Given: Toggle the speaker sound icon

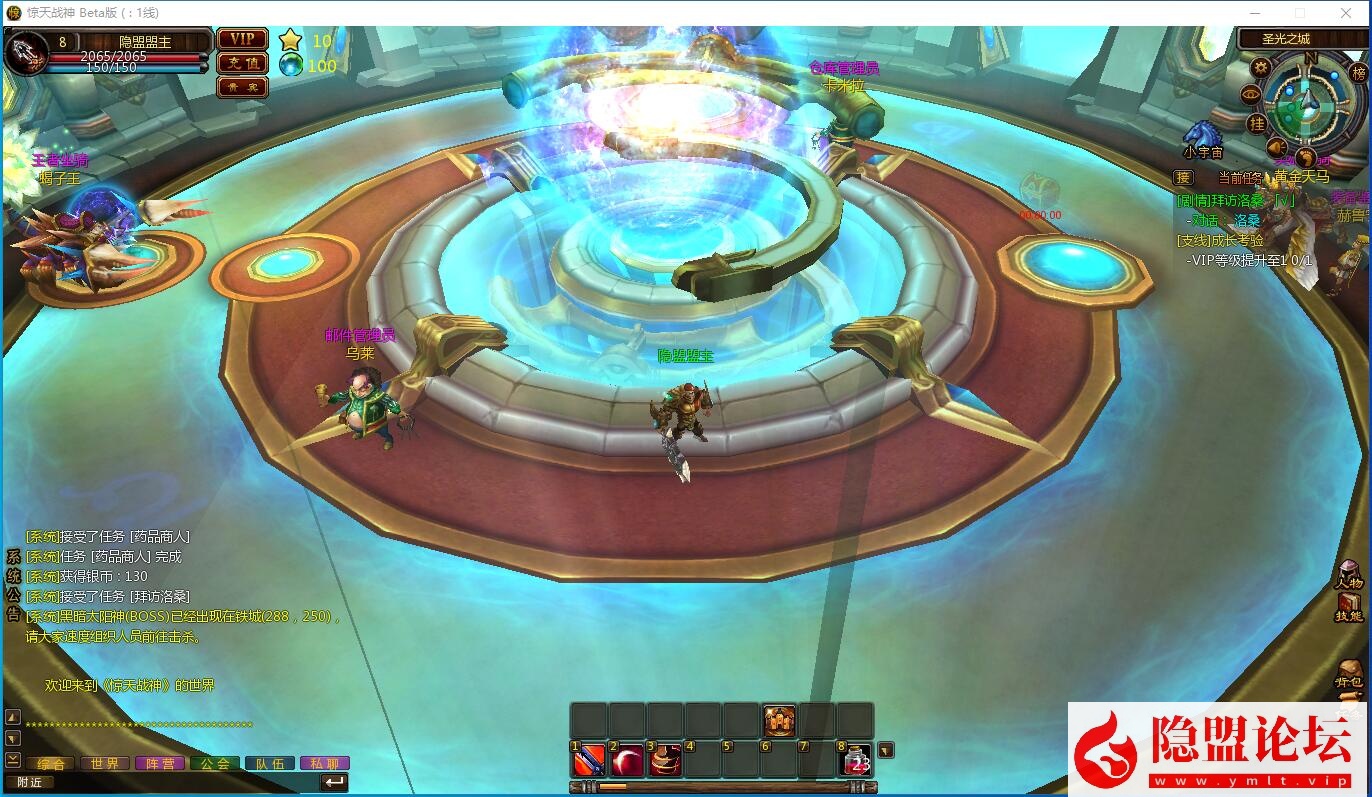Looking at the screenshot, I should (1277, 148).
